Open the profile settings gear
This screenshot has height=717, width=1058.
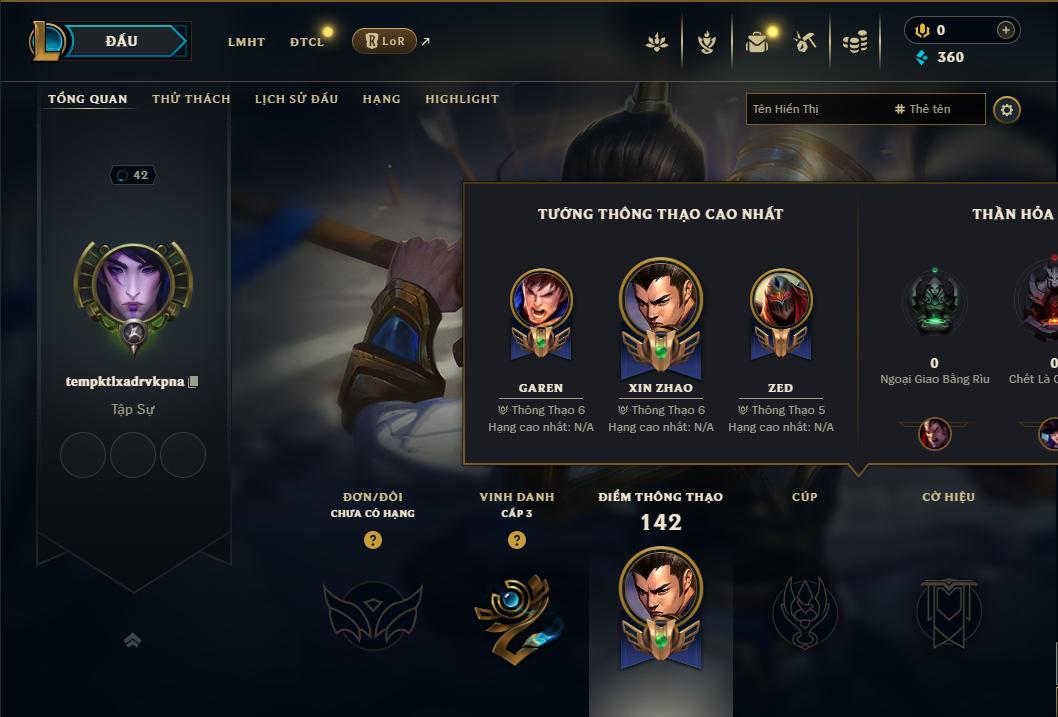[x=1007, y=109]
